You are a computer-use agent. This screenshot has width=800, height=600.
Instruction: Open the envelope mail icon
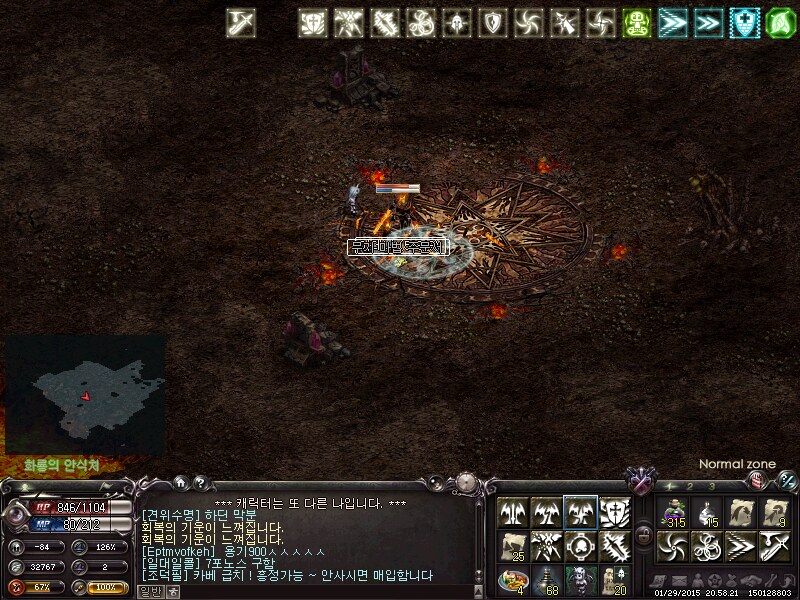coord(679,581)
